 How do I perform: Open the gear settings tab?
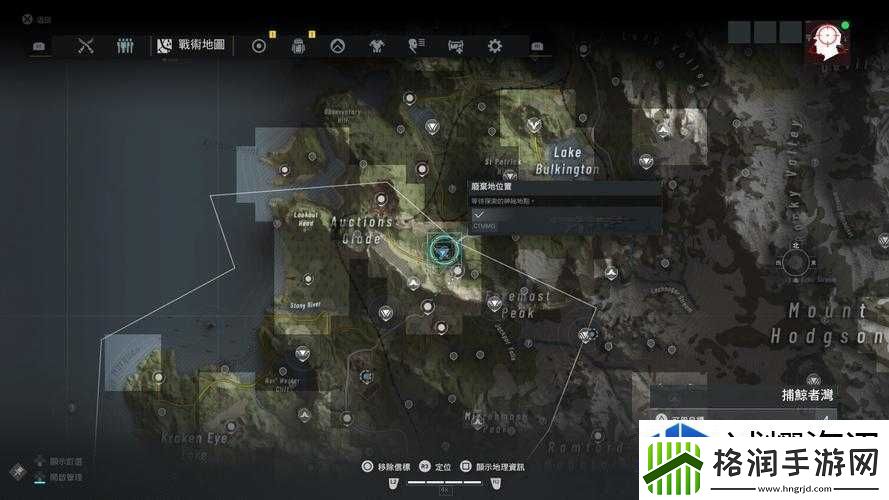point(494,45)
